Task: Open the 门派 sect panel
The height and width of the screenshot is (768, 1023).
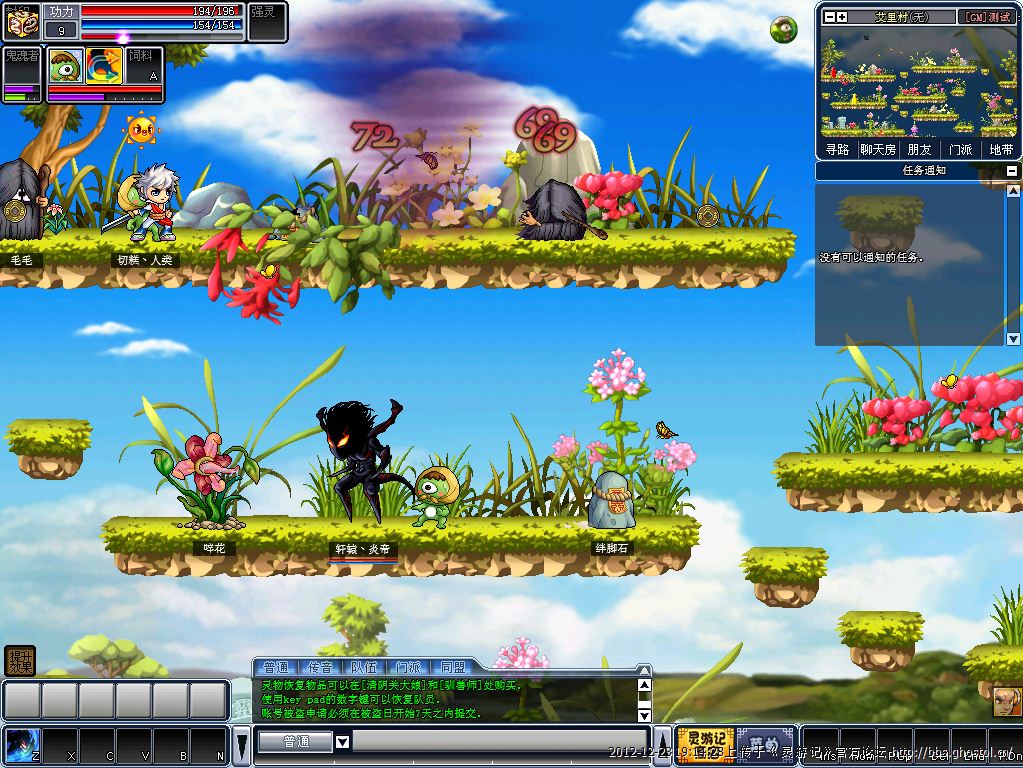Action: click(960, 149)
